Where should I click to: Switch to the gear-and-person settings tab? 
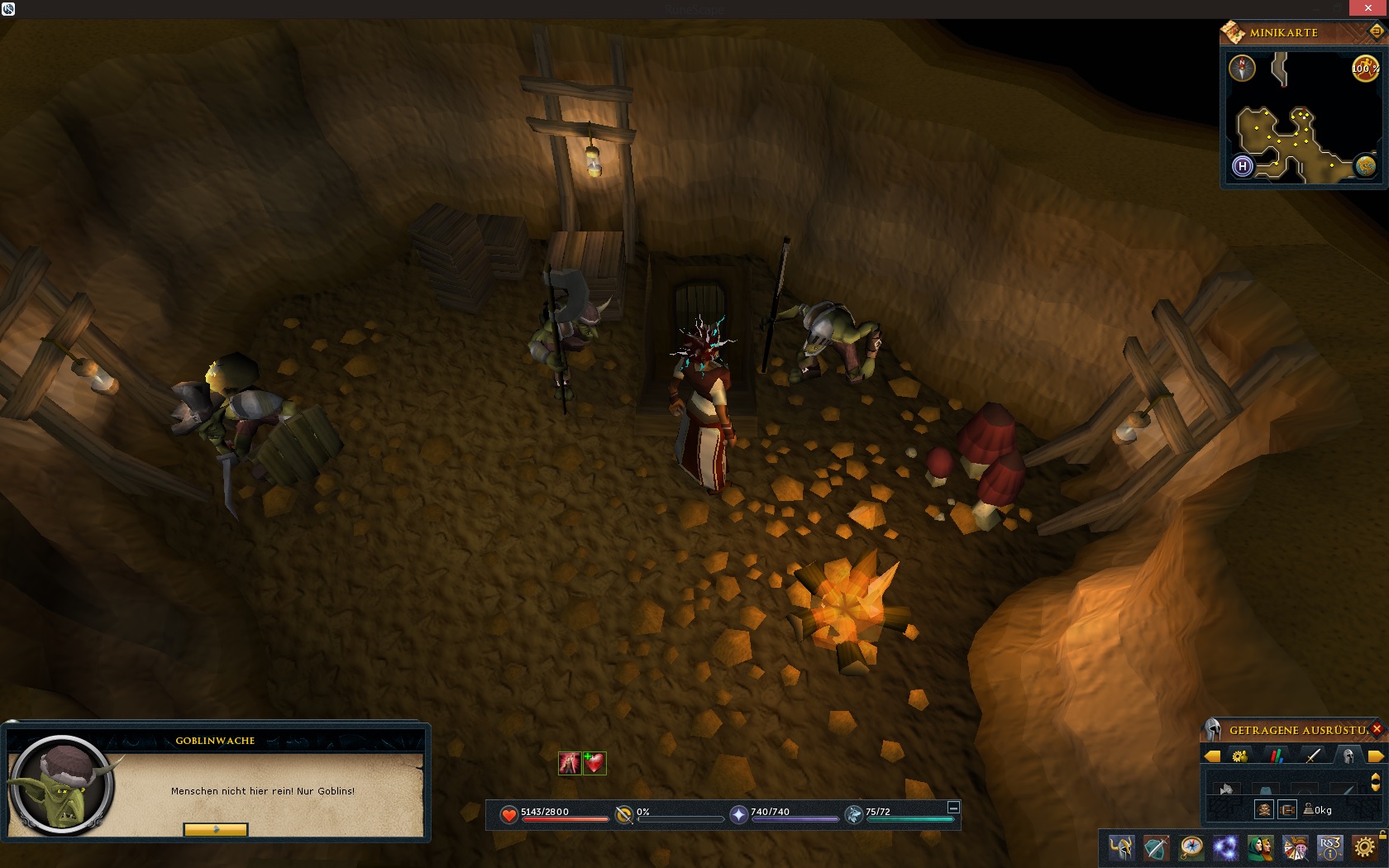click(x=1239, y=756)
